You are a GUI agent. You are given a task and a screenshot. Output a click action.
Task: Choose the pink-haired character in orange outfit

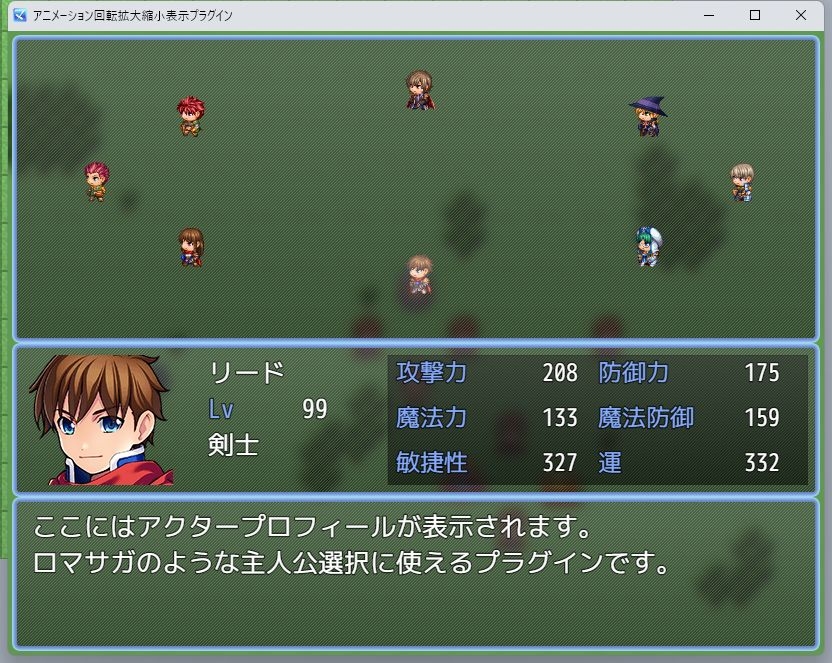pyautogui.click(x=96, y=181)
